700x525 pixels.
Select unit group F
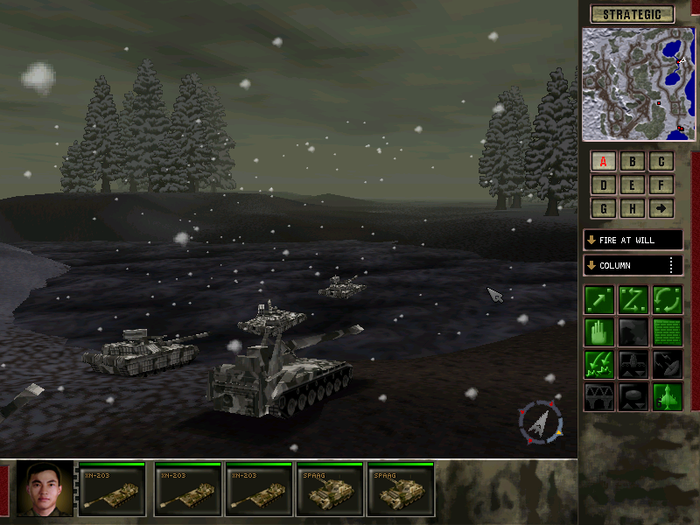coord(661,185)
